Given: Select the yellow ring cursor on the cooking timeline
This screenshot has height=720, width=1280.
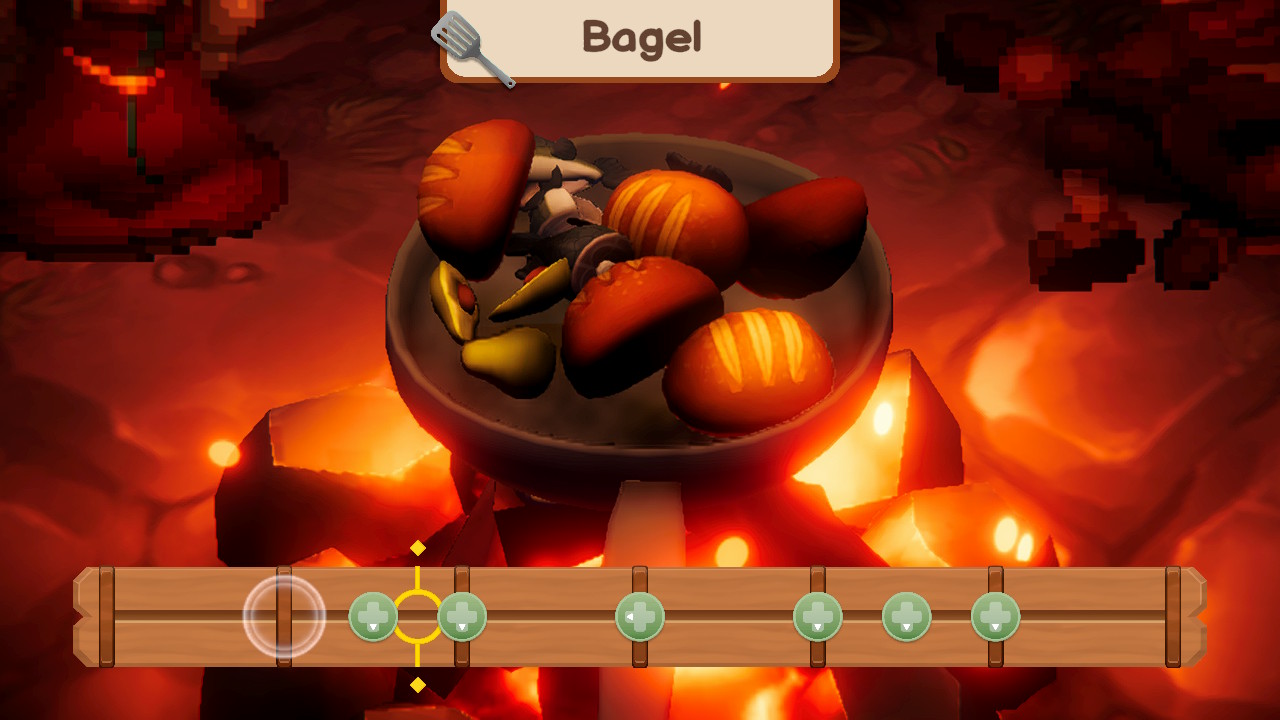Looking at the screenshot, I should tap(416, 616).
